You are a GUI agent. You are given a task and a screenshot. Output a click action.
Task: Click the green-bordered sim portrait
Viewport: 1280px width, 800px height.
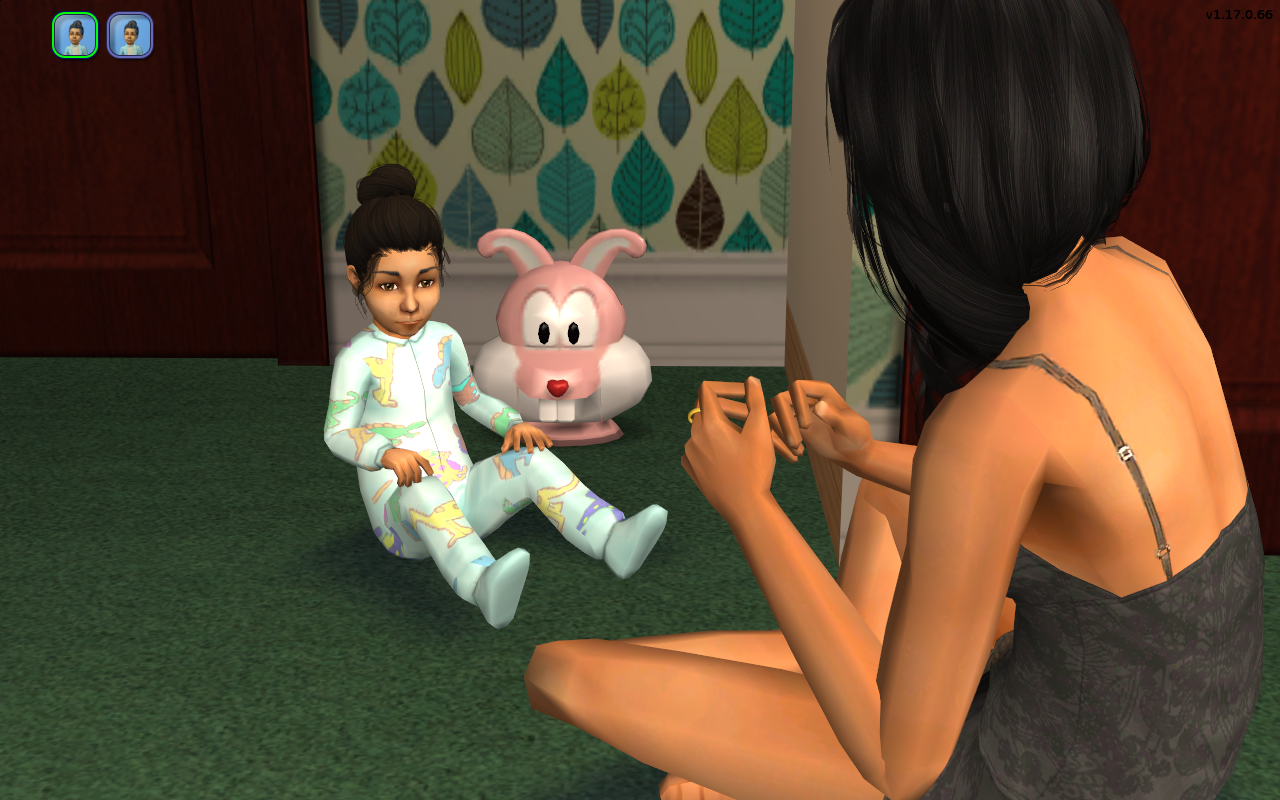coord(75,35)
